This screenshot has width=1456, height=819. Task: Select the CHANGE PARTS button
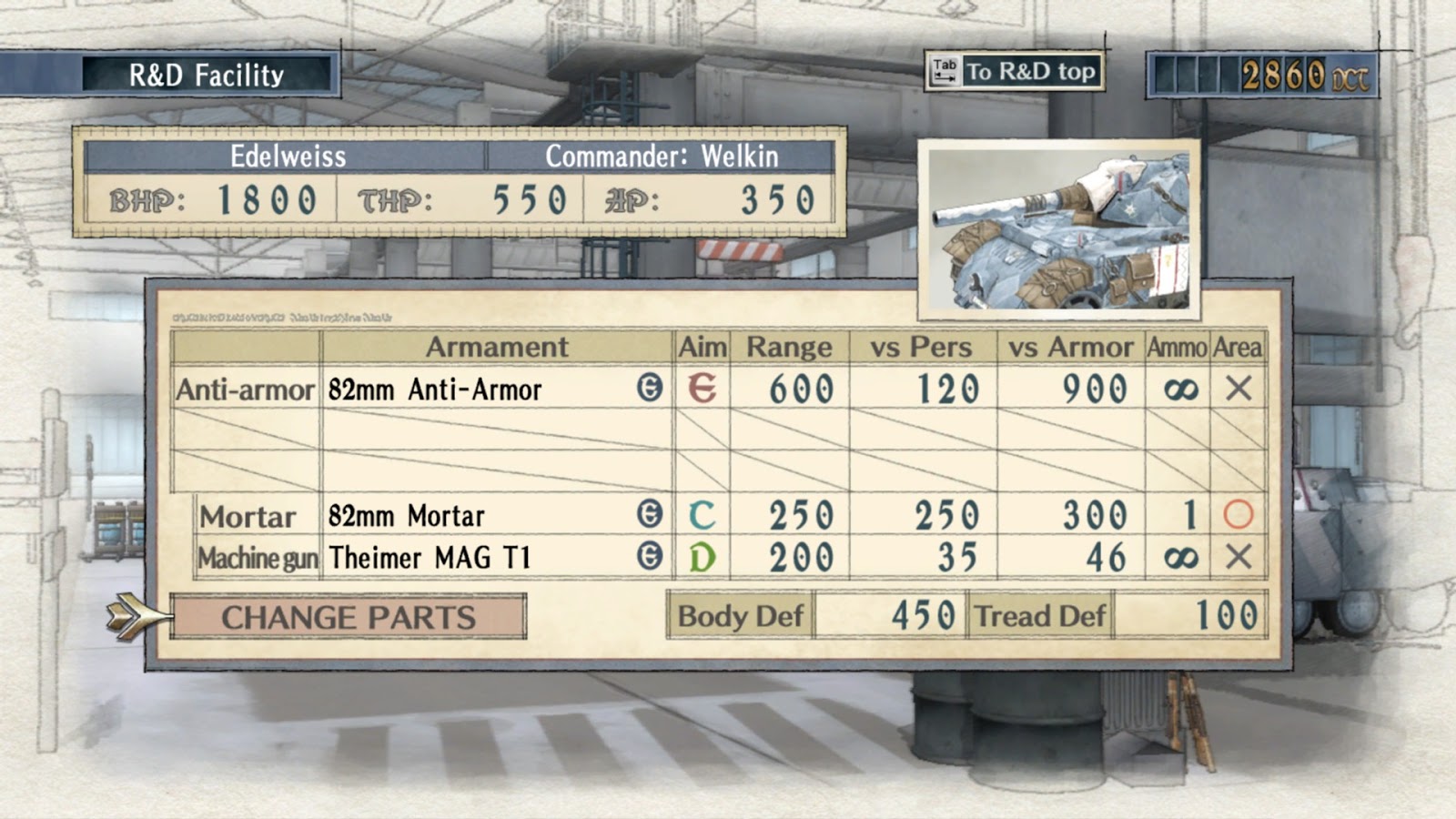pyautogui.click(x=348, y=617)
